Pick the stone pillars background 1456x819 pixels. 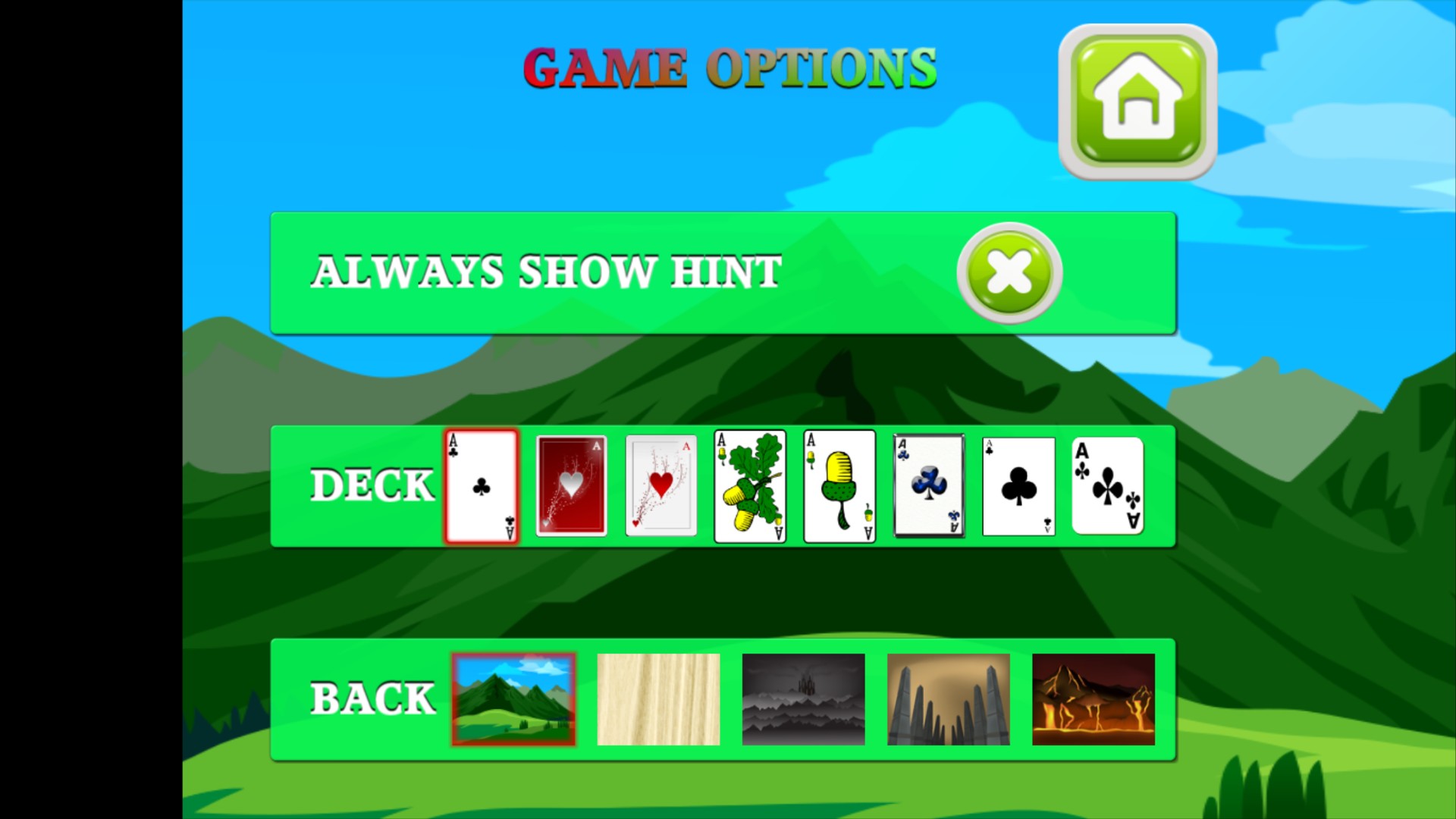coord(948,698)
